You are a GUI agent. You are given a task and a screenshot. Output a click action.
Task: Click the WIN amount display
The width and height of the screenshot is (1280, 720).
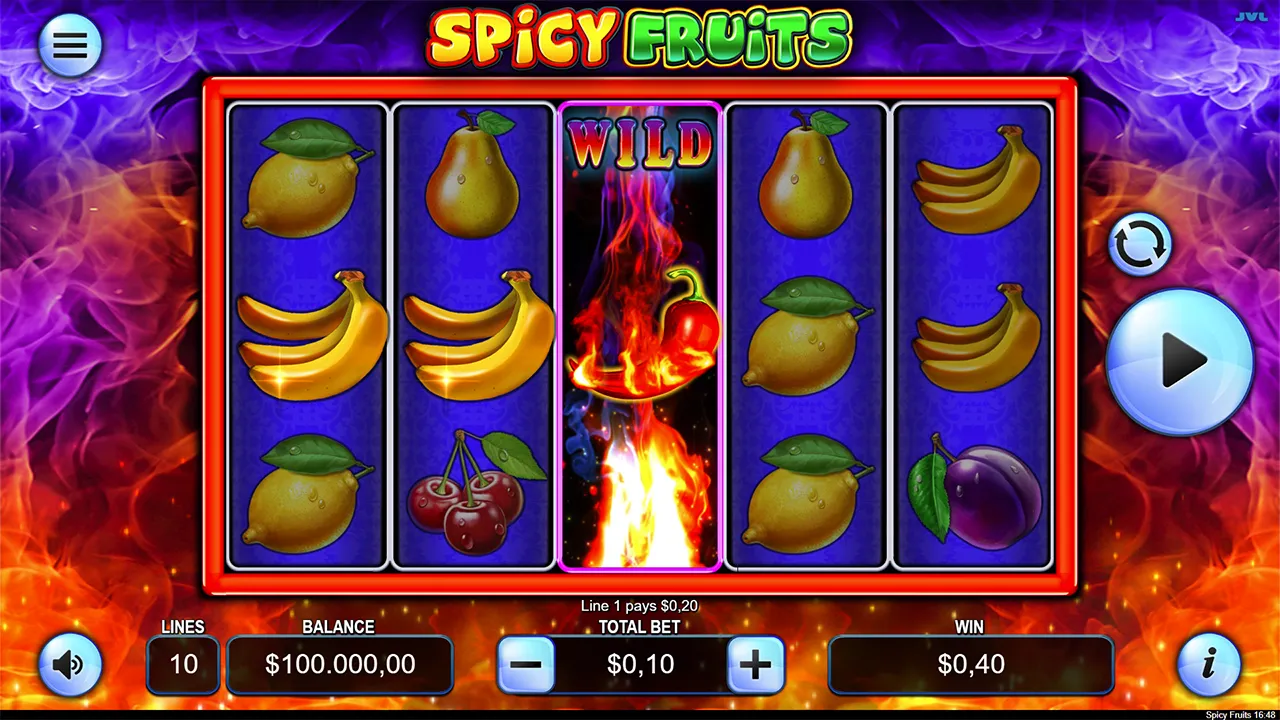point(970,664)
